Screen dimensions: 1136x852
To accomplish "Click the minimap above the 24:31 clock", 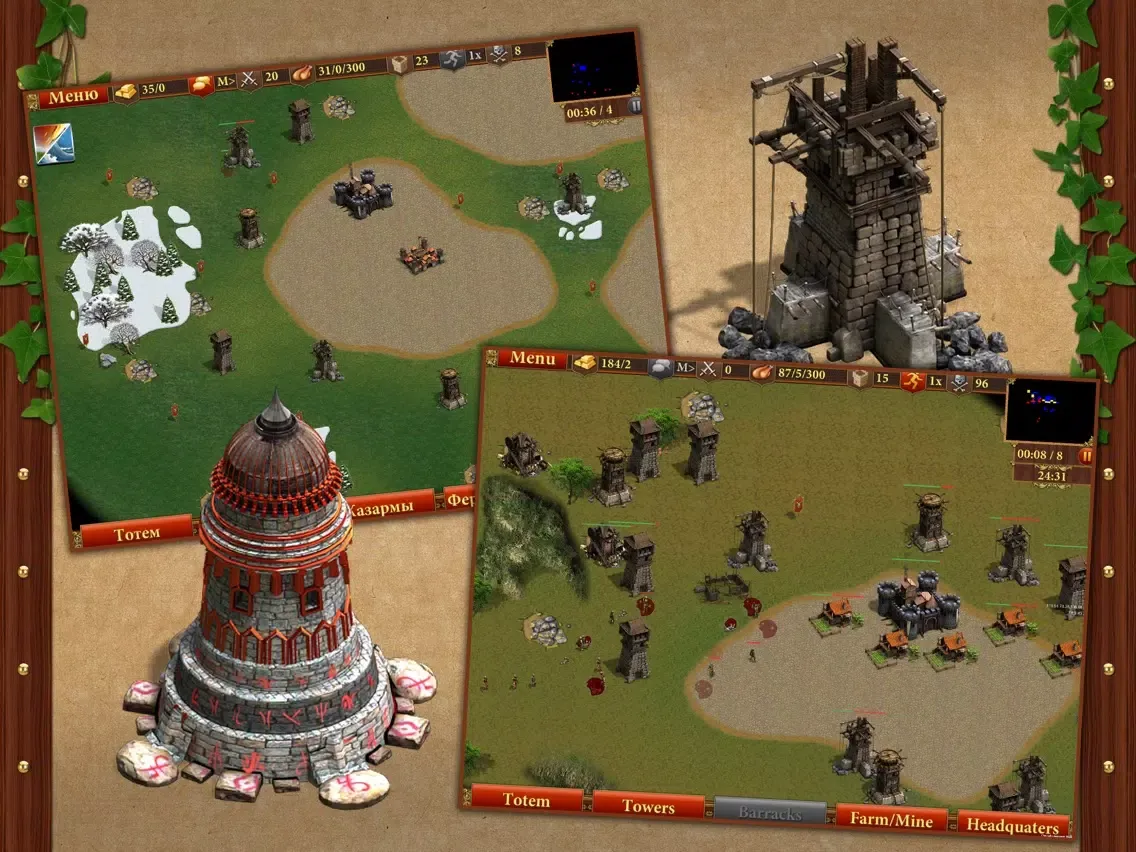I will 1049,410.
